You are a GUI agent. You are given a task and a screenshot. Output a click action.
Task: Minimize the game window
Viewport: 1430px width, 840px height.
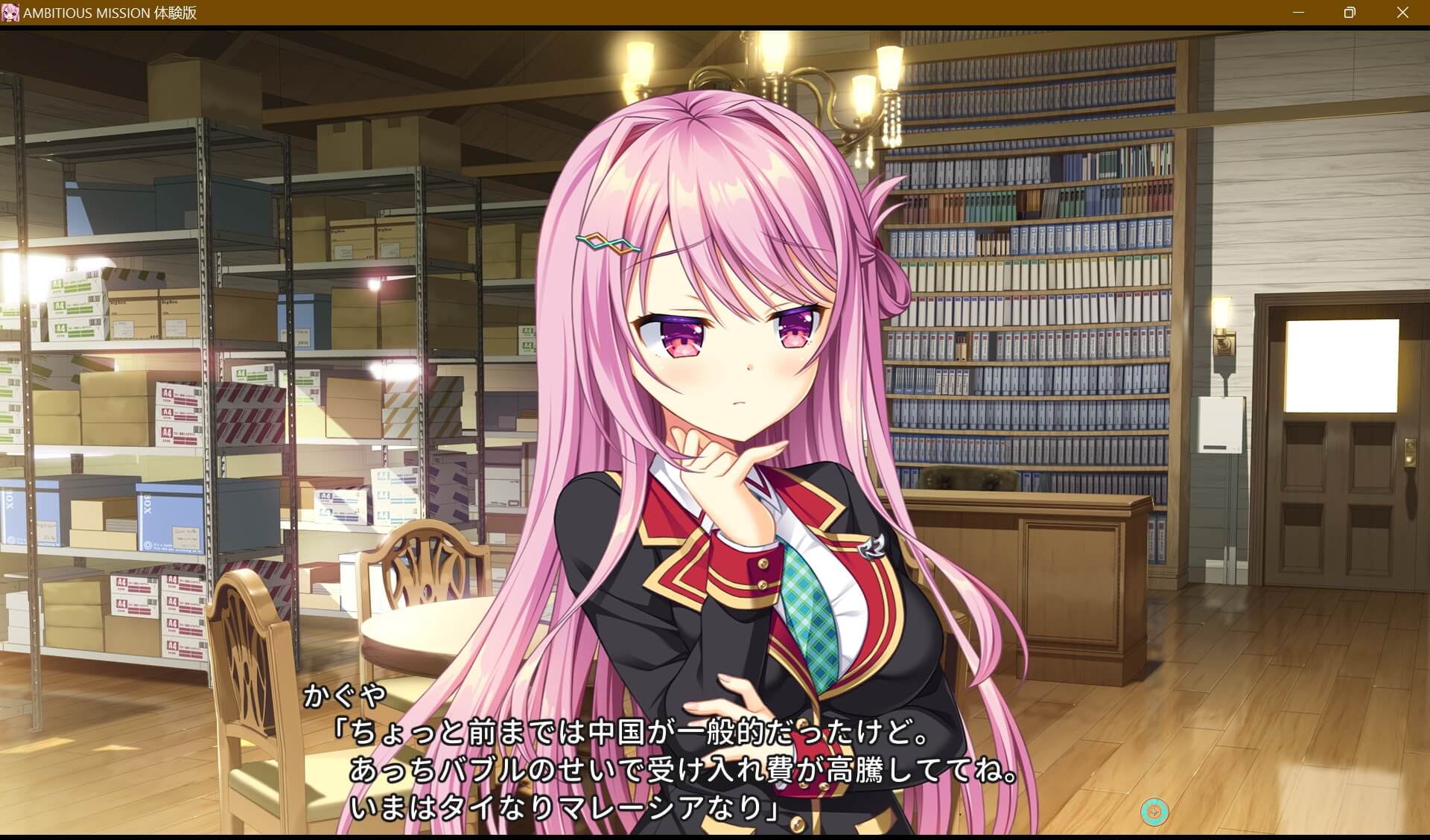click(x=1300, y=12)
